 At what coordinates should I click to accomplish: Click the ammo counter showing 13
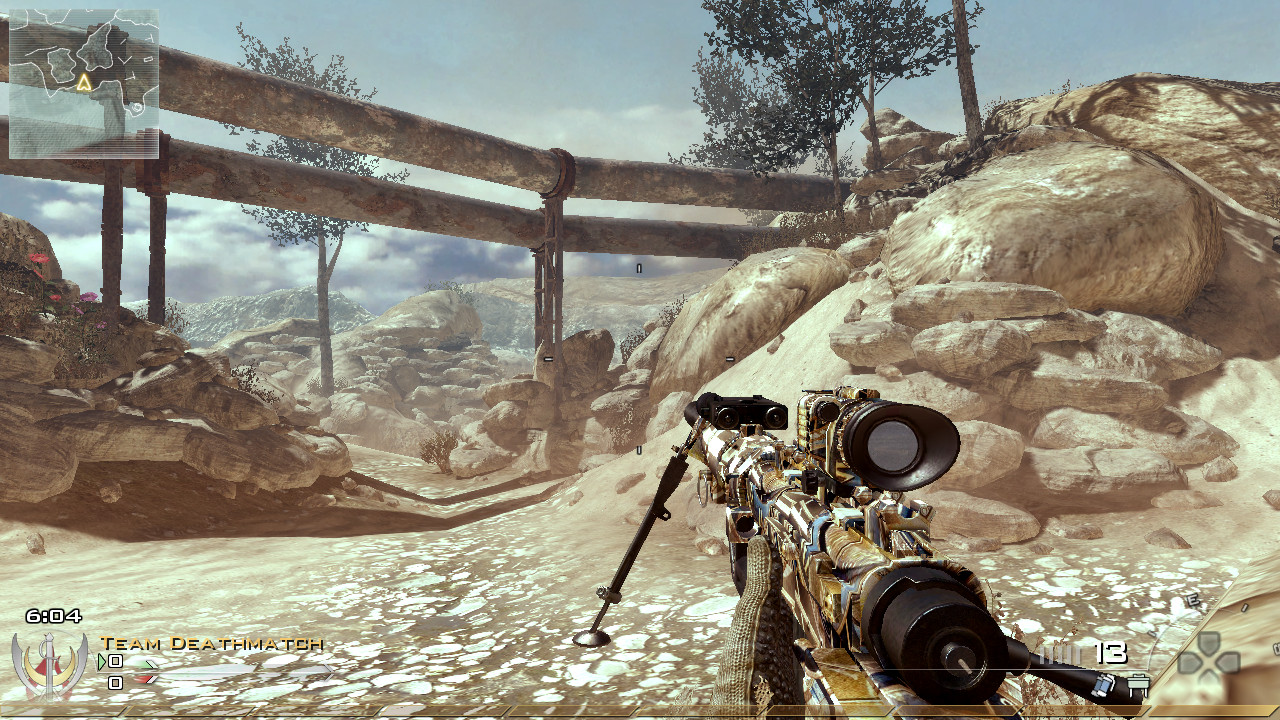pos(1110,652)
